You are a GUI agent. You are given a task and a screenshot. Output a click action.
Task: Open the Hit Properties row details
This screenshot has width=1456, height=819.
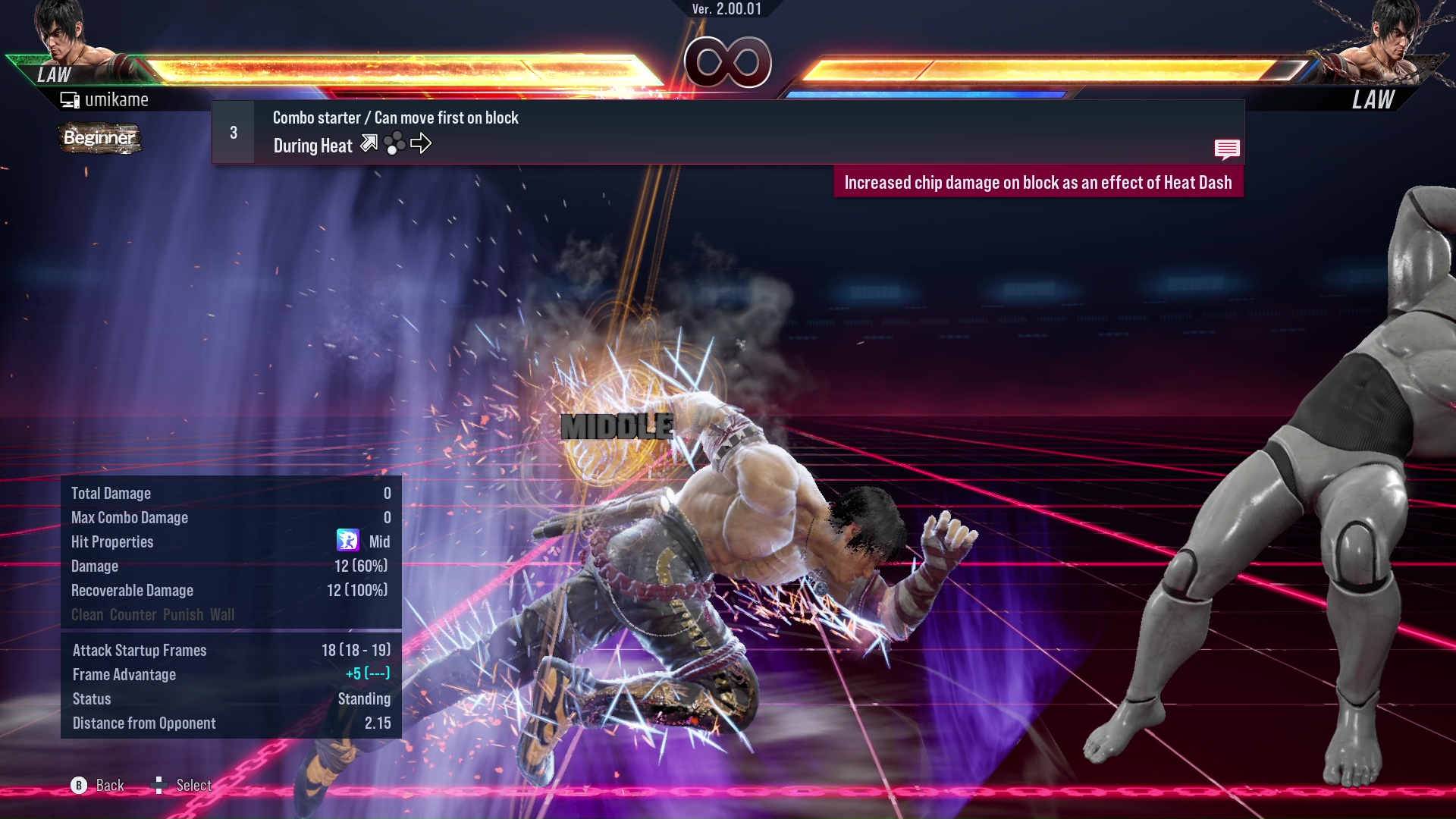point(112,541)
